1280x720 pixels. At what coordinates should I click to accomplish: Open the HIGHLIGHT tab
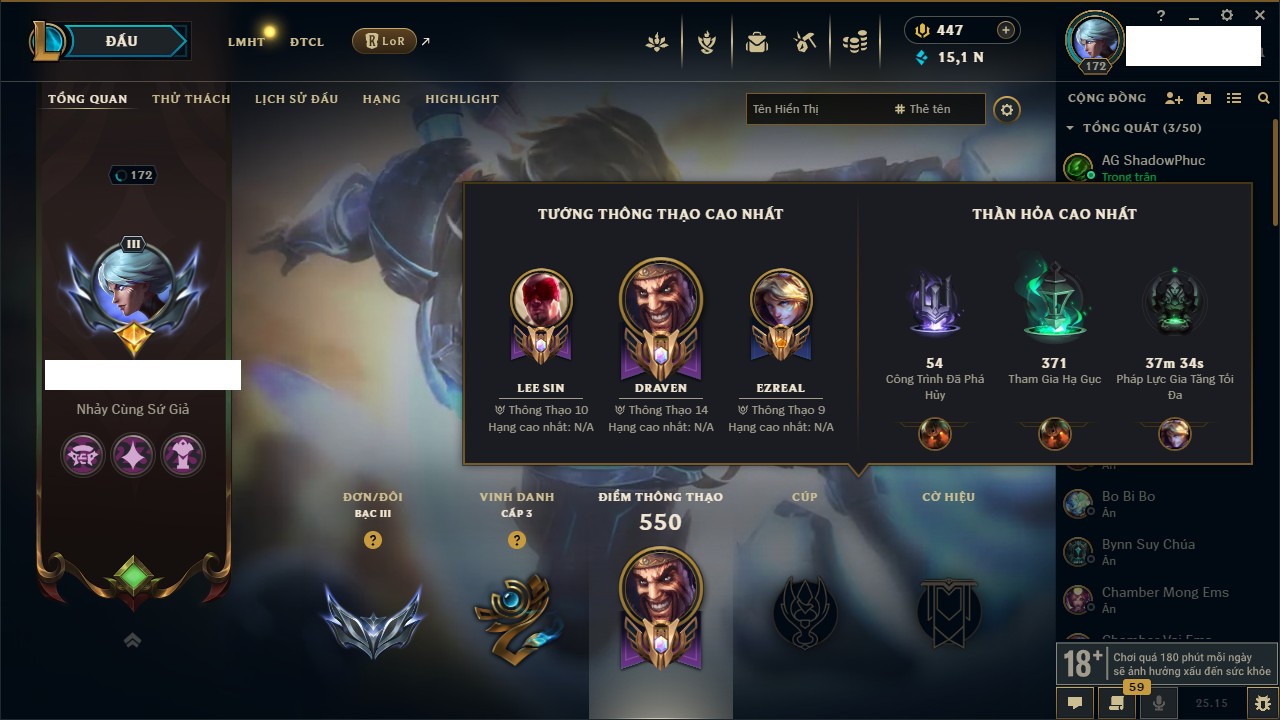point(461,99)
